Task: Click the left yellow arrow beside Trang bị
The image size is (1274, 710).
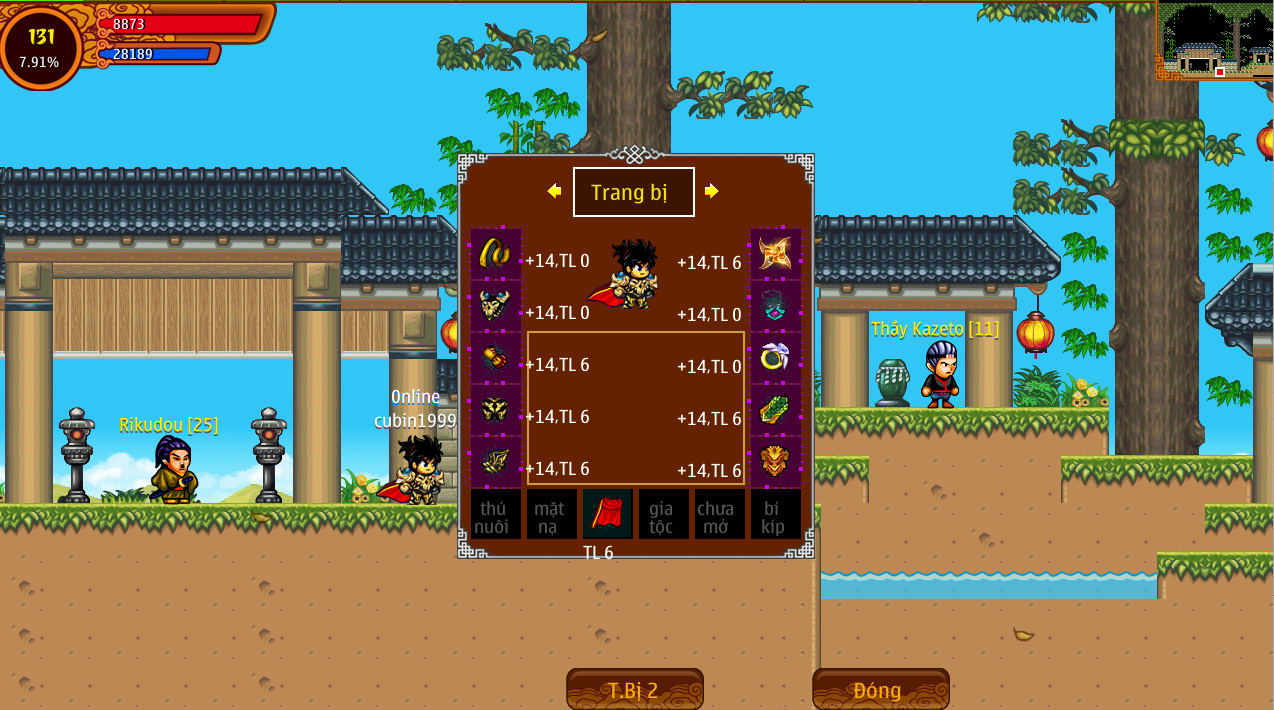Action: [x=554, y=191]
